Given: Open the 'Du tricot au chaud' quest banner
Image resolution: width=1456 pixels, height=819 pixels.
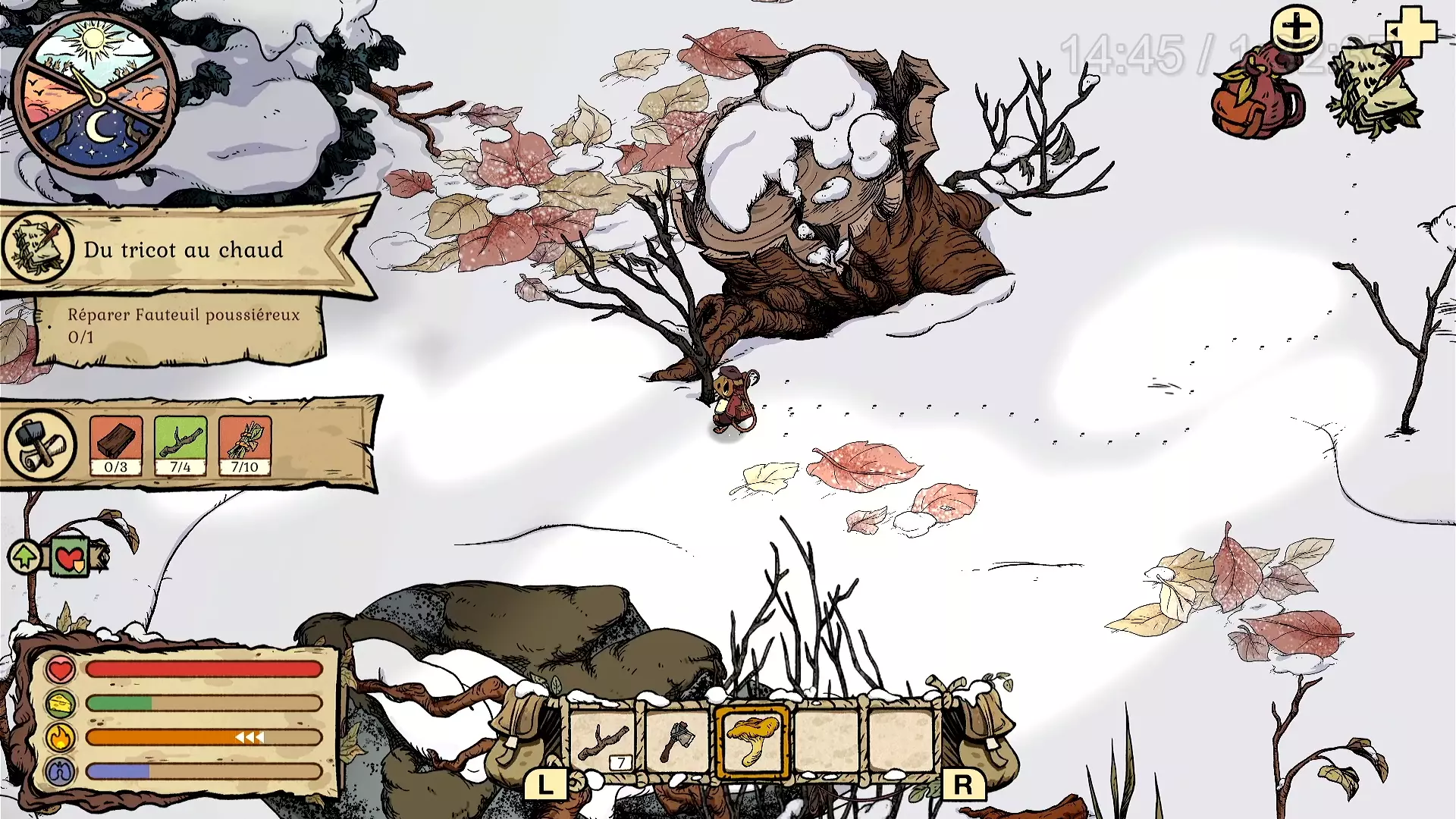Looking at the screenshot, I should [184, 249].
